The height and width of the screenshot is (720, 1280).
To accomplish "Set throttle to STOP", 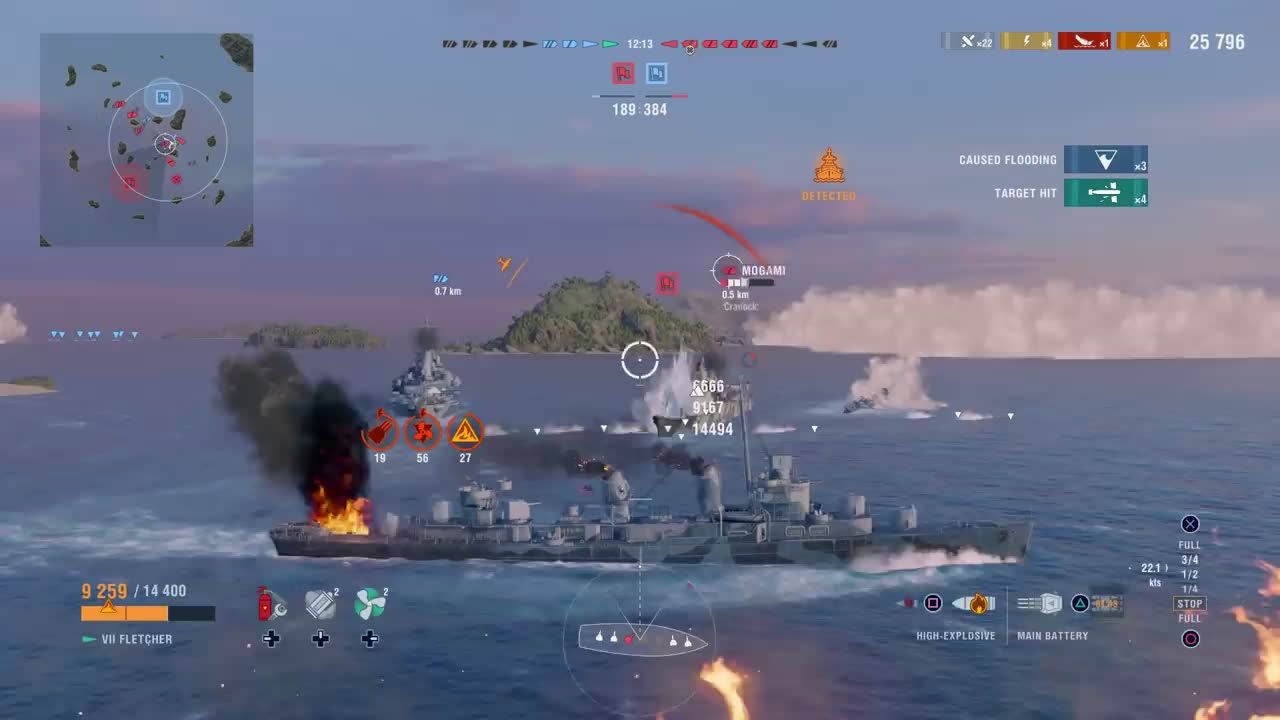I will pos(1190,604).
